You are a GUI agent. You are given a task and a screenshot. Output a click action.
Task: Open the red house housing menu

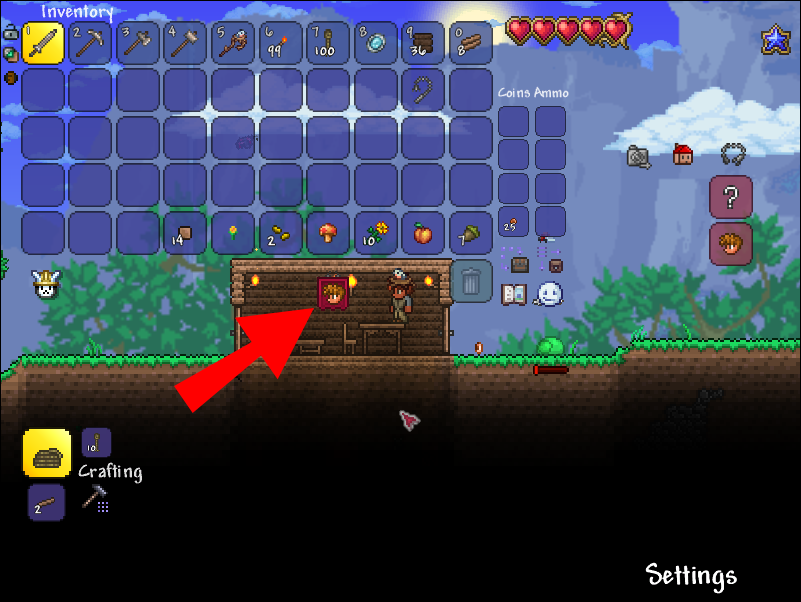pyautogui.click(x=683, y=155)
